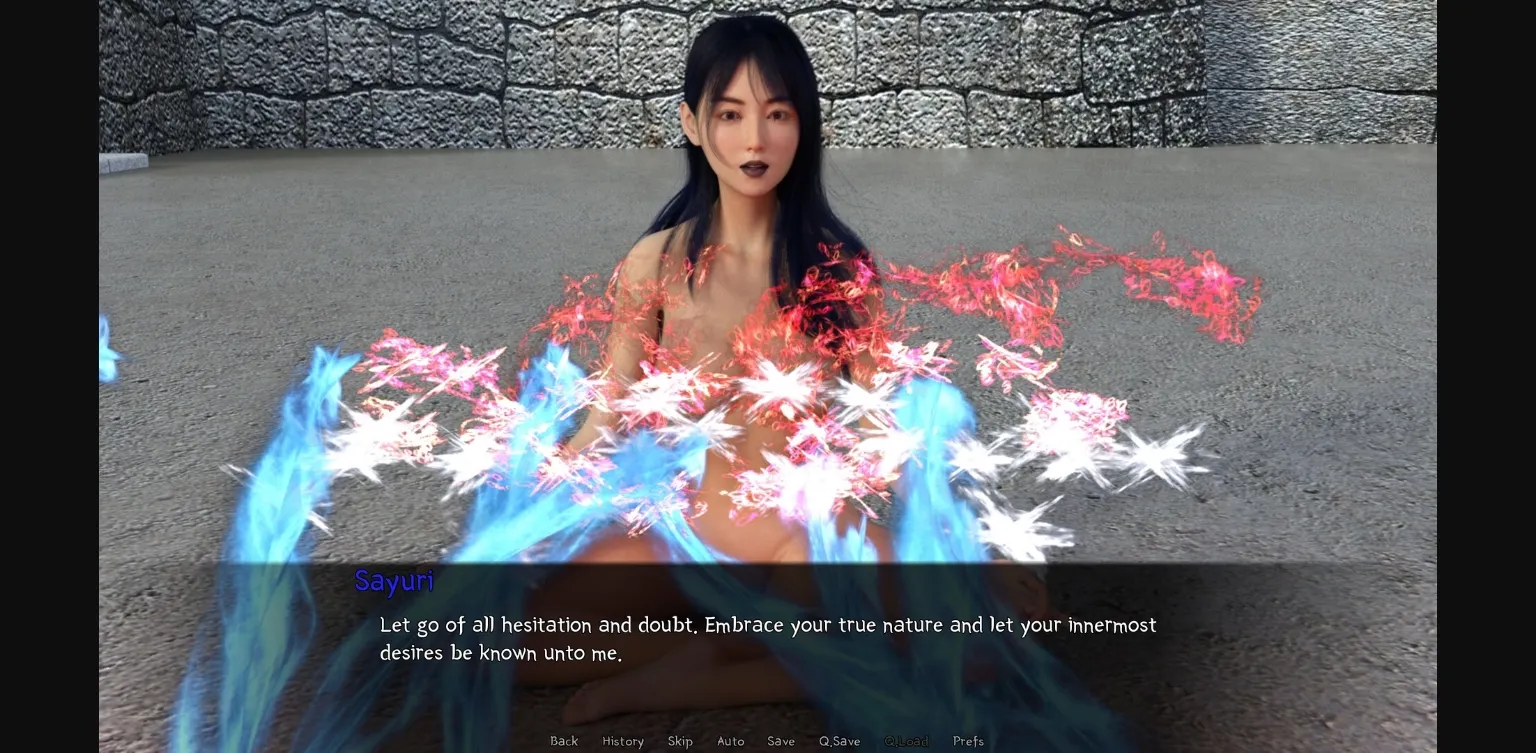Enable Auto-forward reading mode
The height and width of the screenshot is (753, 1536).
click(x=731, y=741)
